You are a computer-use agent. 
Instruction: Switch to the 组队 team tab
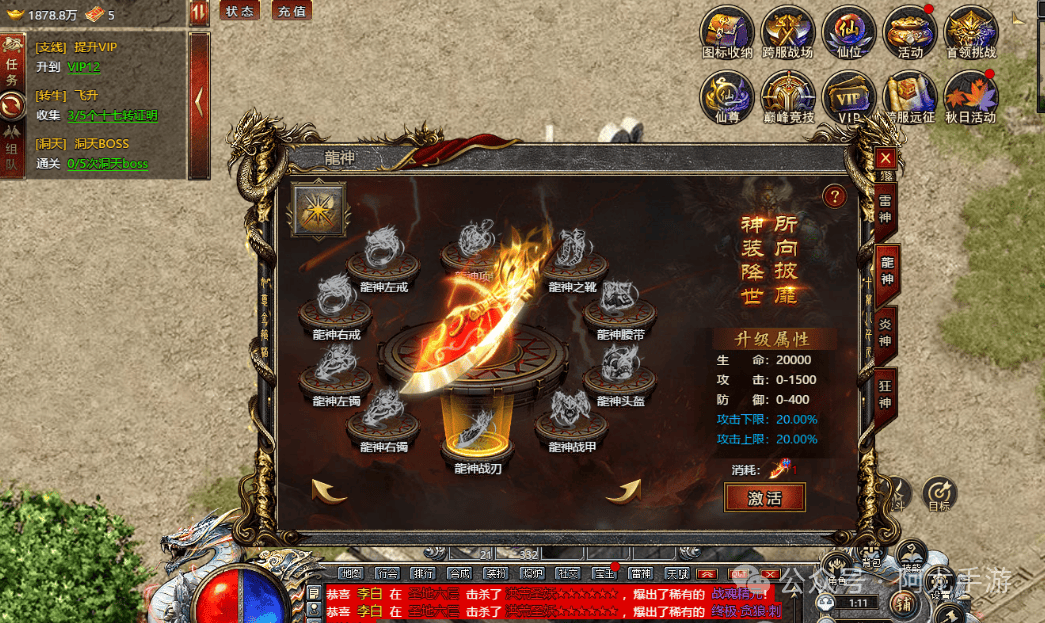point(12,150)
